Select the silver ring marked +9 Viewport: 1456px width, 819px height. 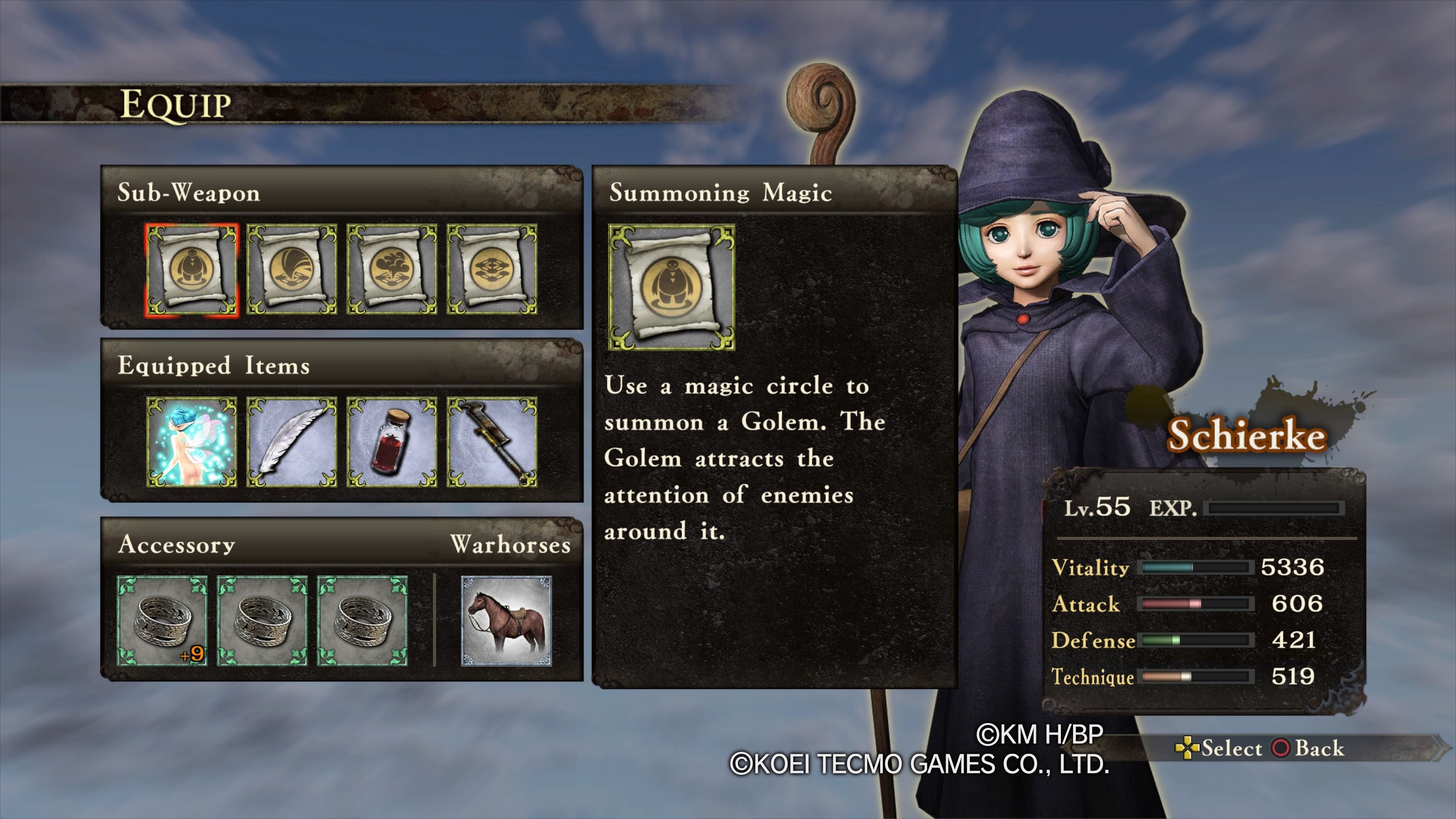pyautogui.click(x=162, y=621)
